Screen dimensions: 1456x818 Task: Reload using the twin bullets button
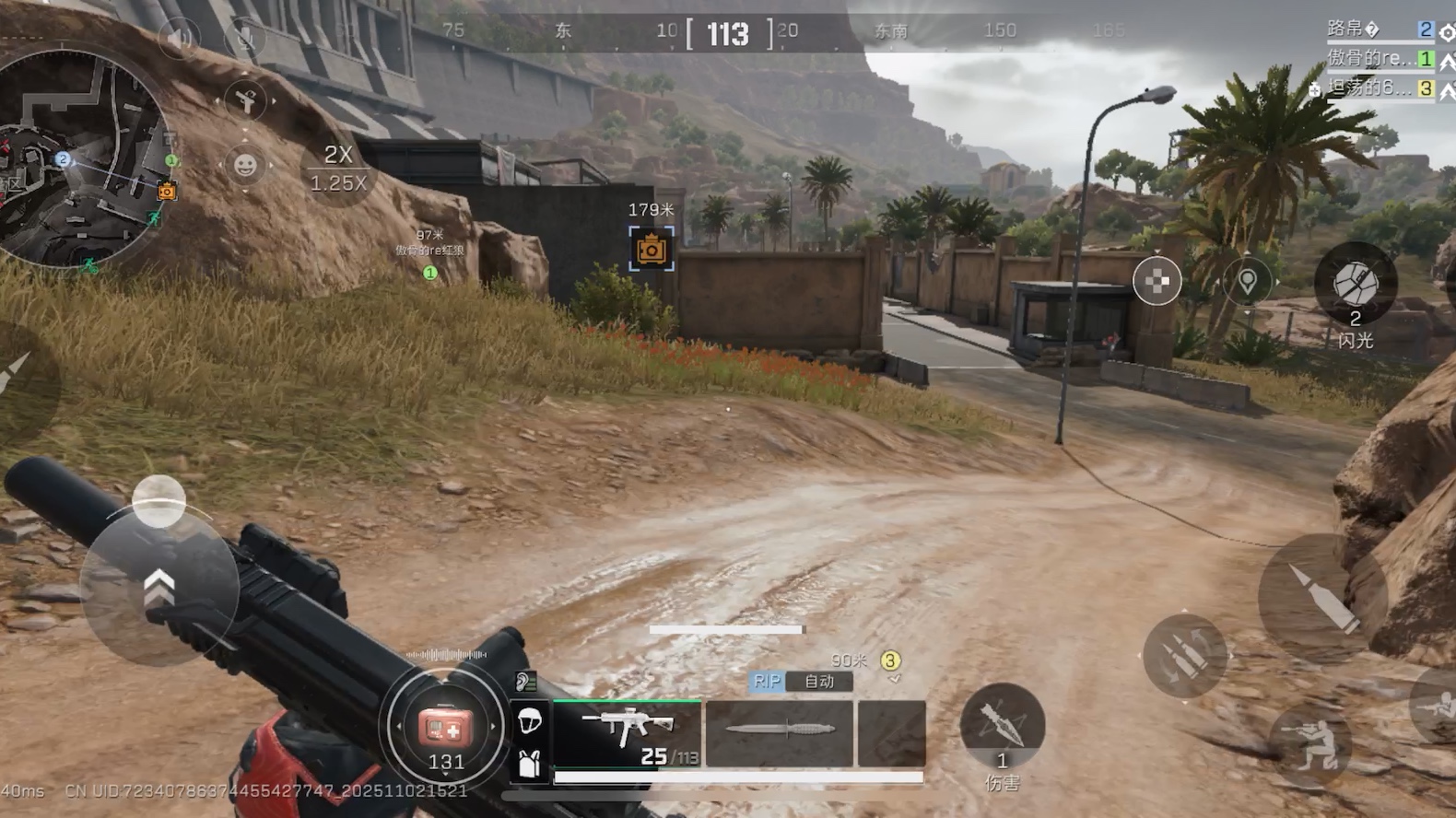1184,656
